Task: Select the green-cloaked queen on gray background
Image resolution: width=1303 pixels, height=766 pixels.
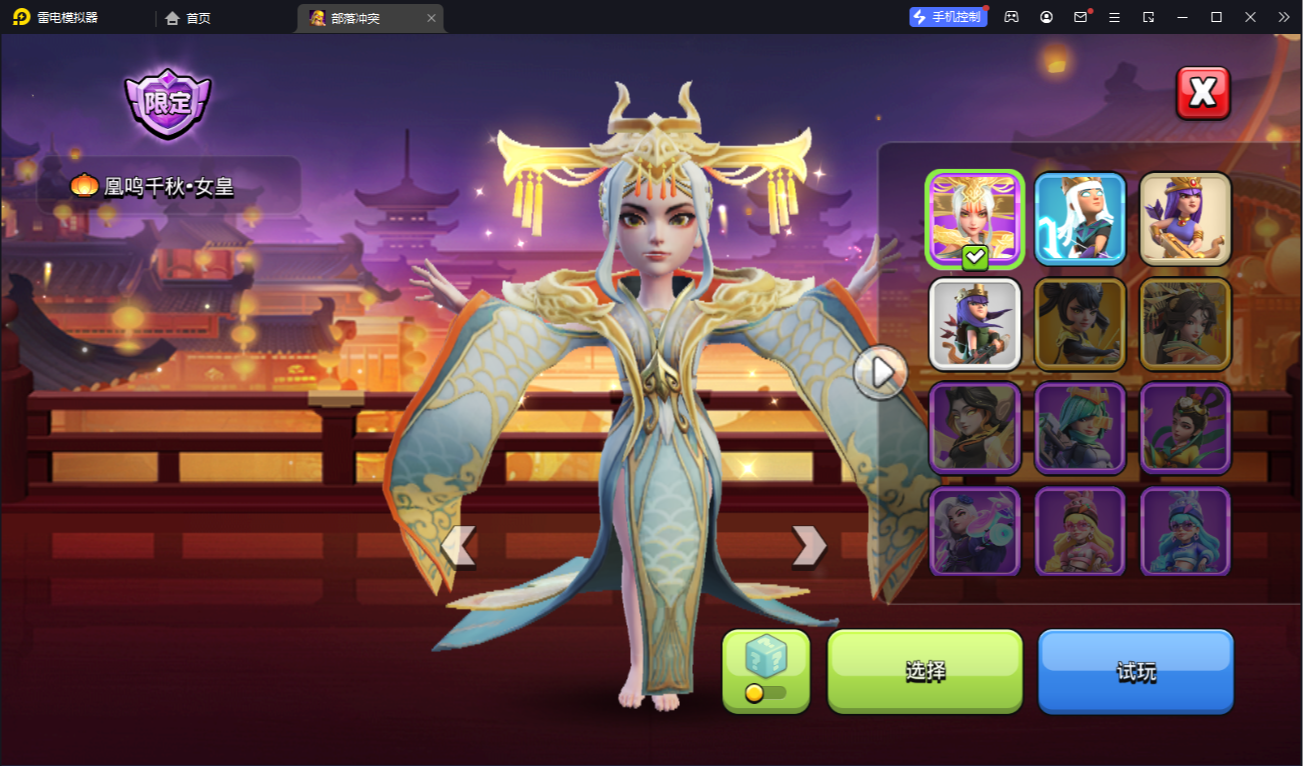Action: [975, 324]
